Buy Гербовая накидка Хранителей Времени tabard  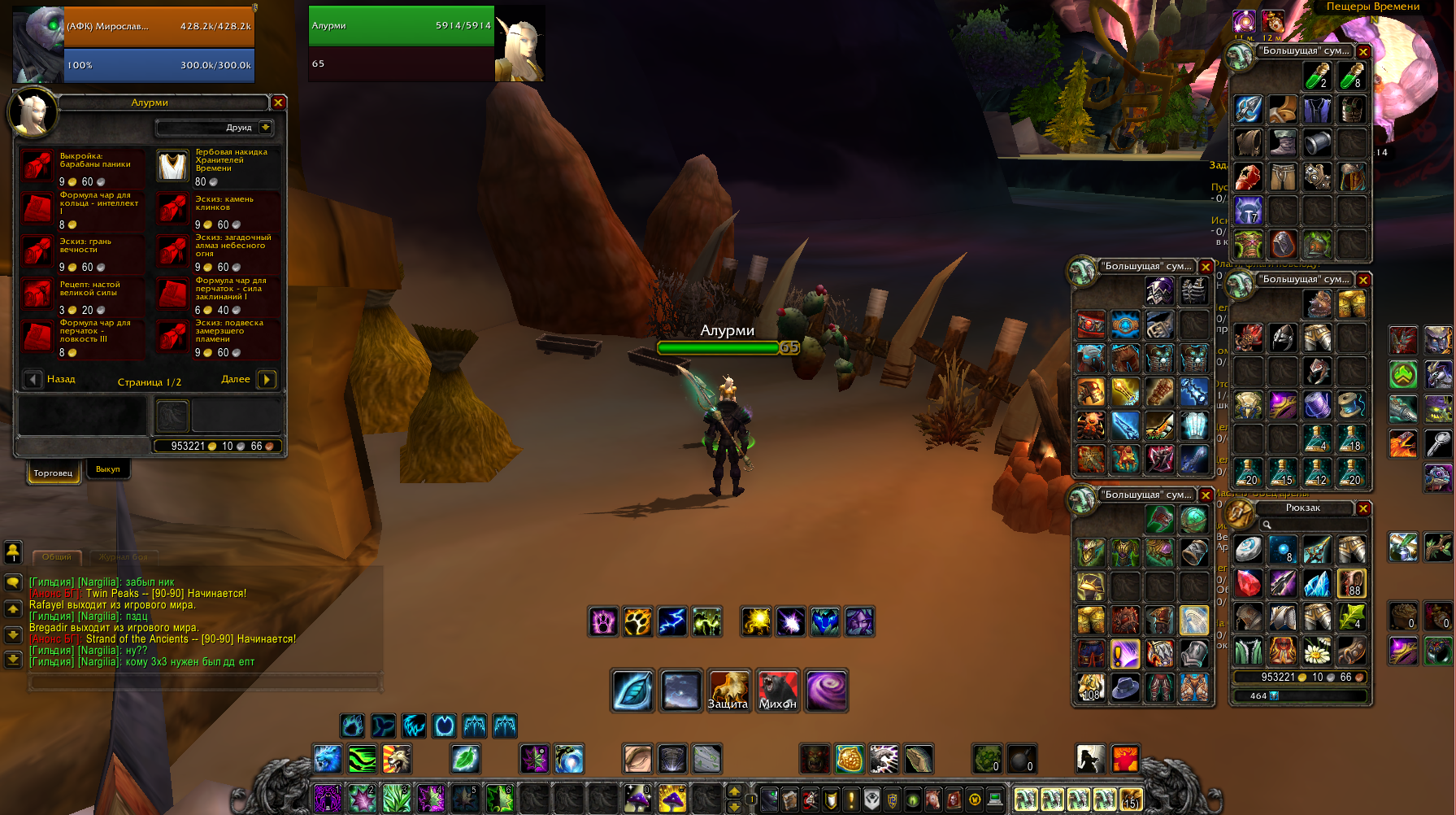click(172, 166)
